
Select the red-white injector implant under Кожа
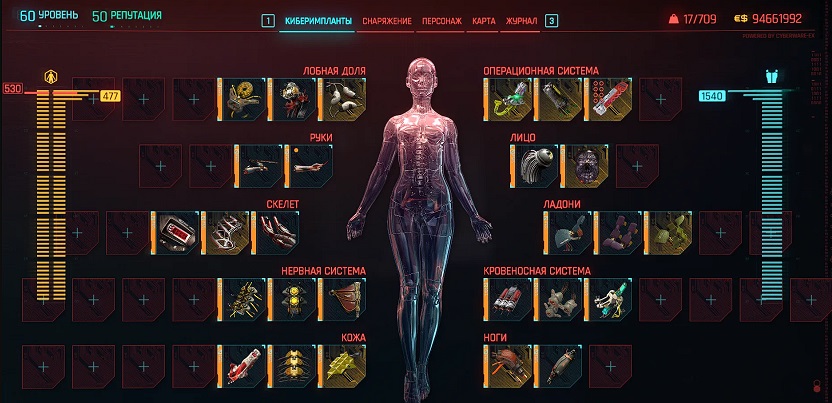pyautogui.click(x=242, y=364)
